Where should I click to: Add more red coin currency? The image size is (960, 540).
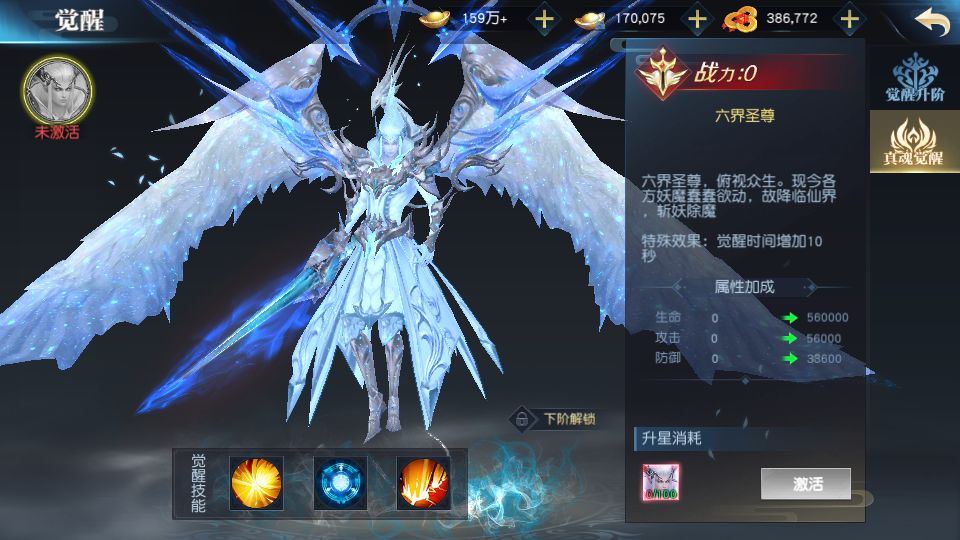coord(849,18)
